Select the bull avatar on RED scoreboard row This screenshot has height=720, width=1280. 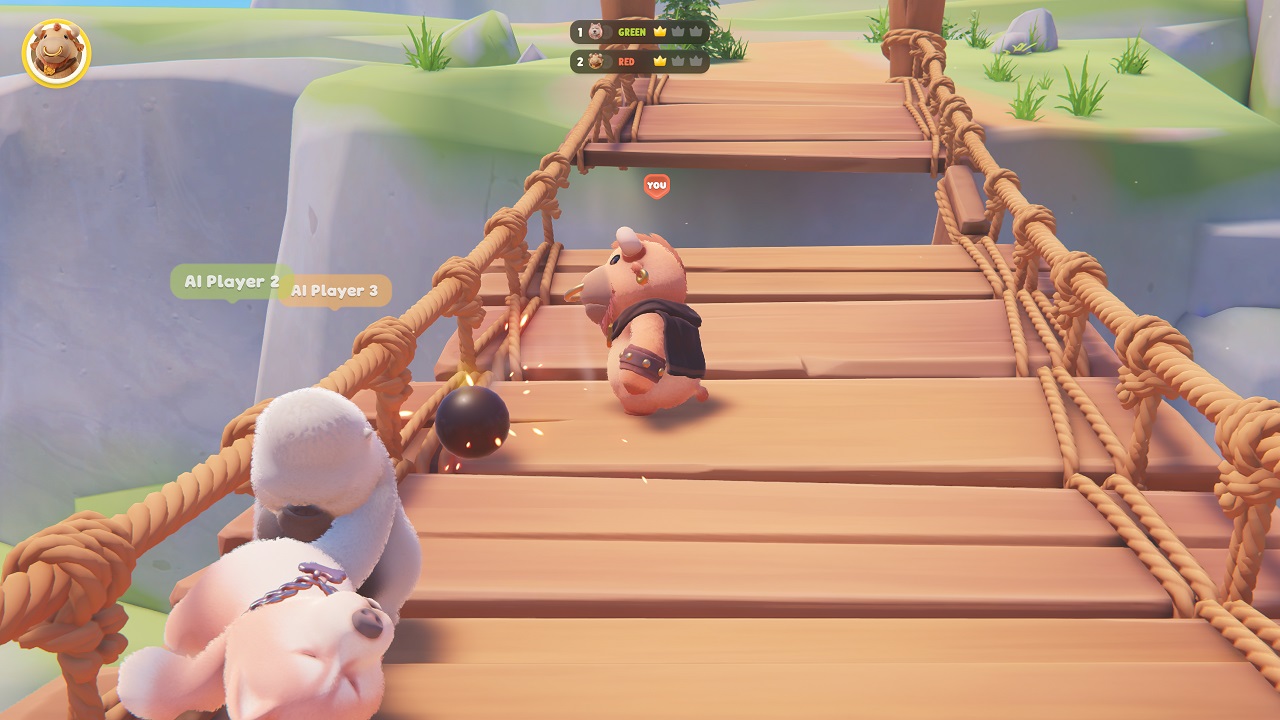(x=596, y=60)
